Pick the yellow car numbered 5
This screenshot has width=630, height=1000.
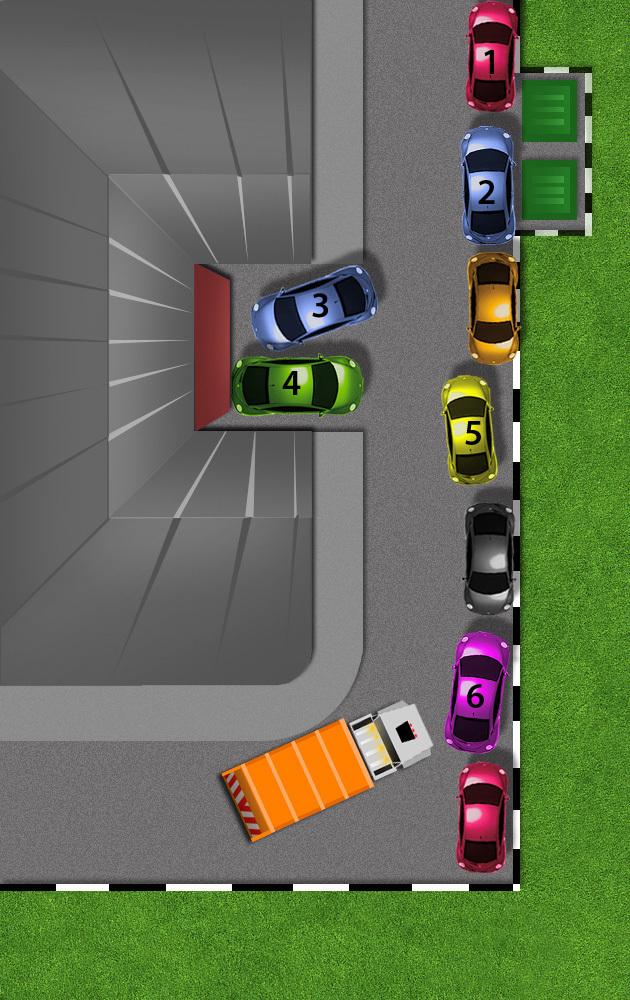click(x=468, y=430)
